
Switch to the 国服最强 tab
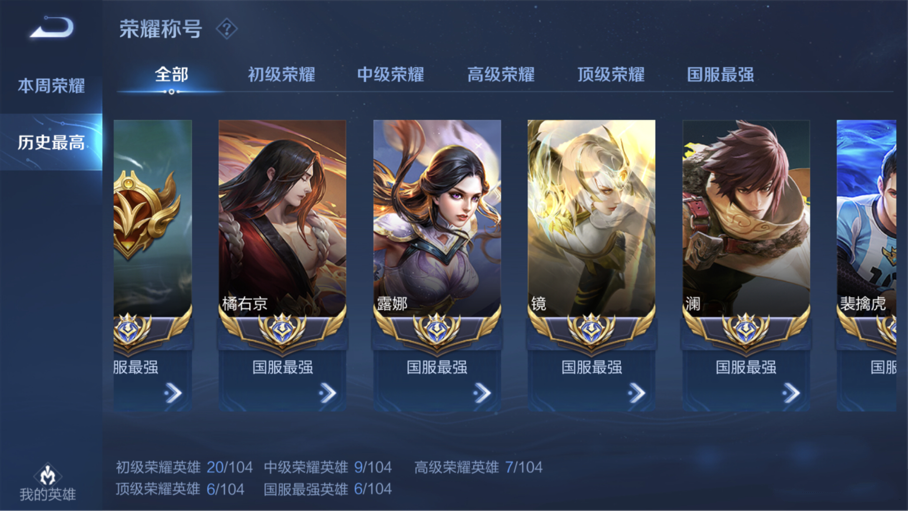tap(720, 74)
